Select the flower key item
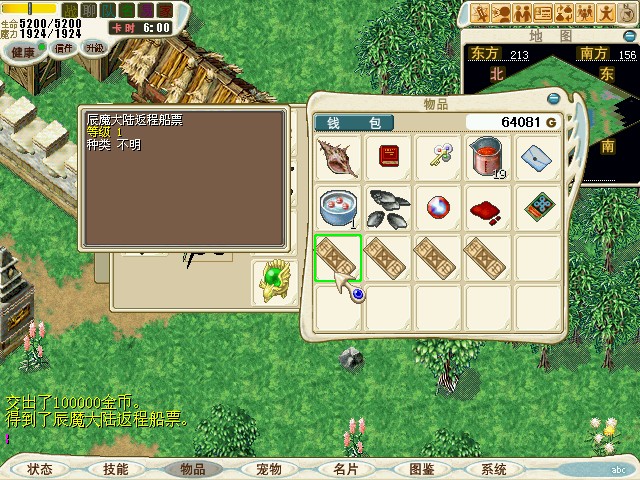 438,156
